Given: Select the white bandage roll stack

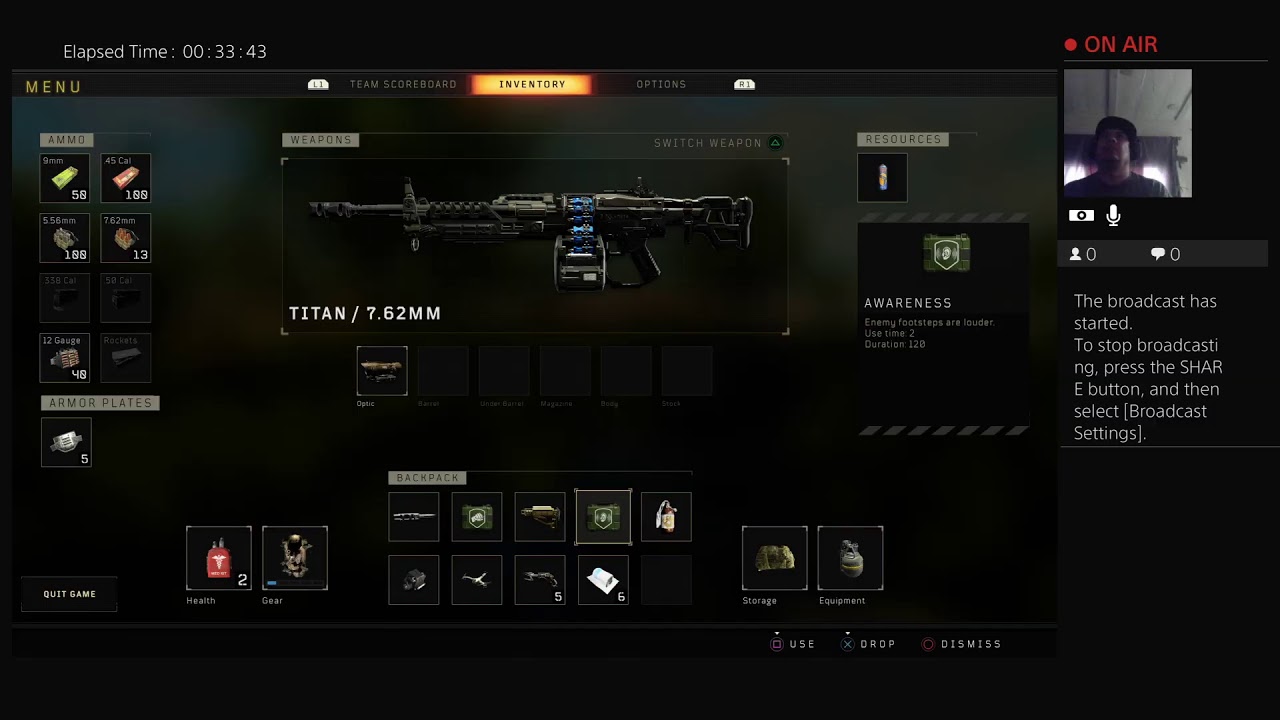Looking at the screenshot, I should tap(603, 580).
